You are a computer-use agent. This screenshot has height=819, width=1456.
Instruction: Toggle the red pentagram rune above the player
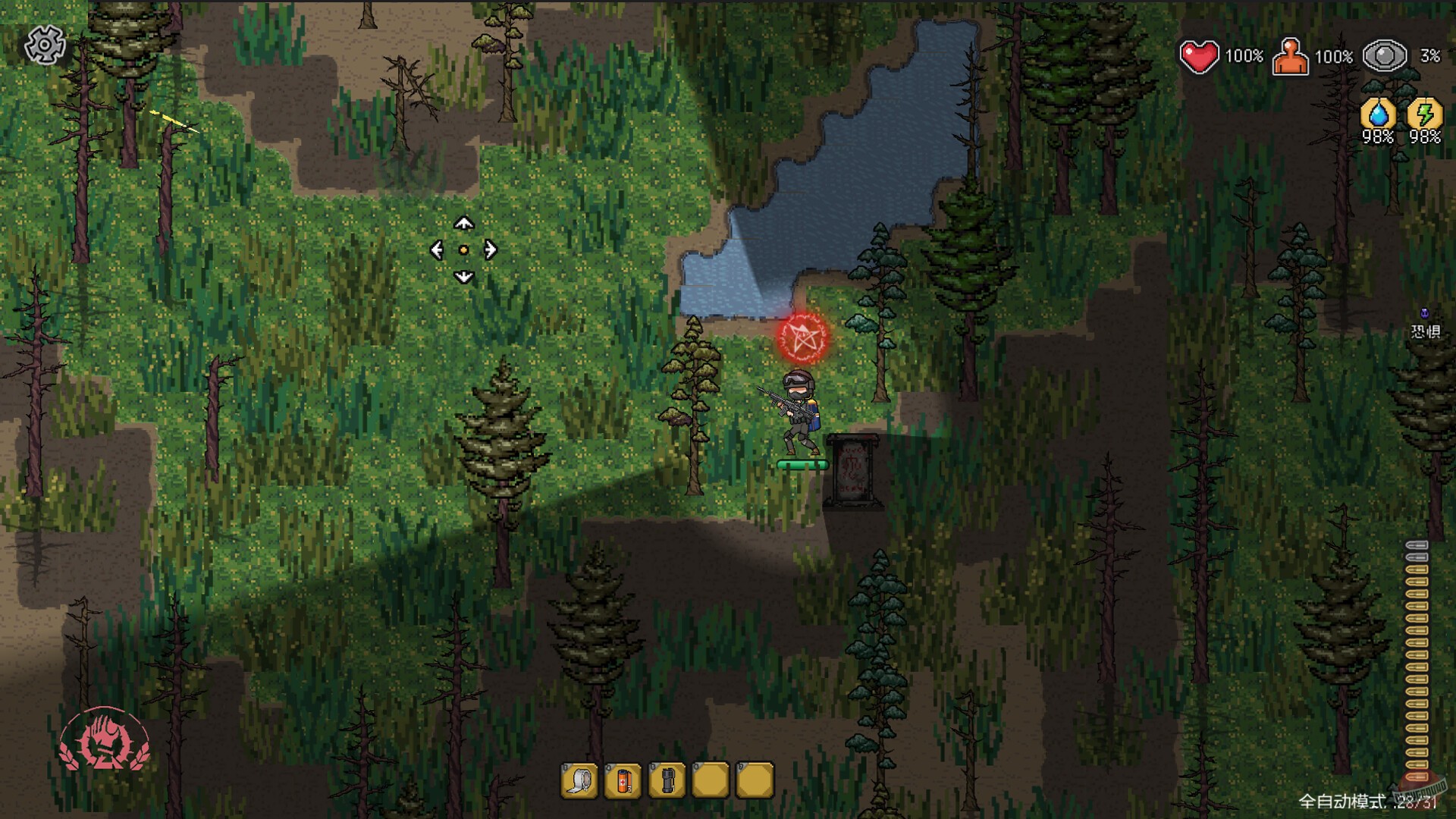coord(804,336)
